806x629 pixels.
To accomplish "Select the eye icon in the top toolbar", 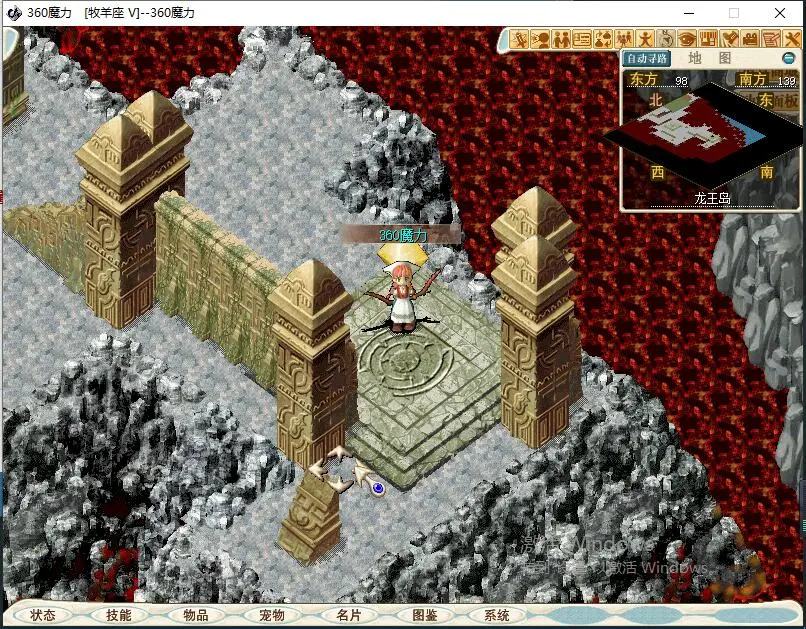I will 687,40.
